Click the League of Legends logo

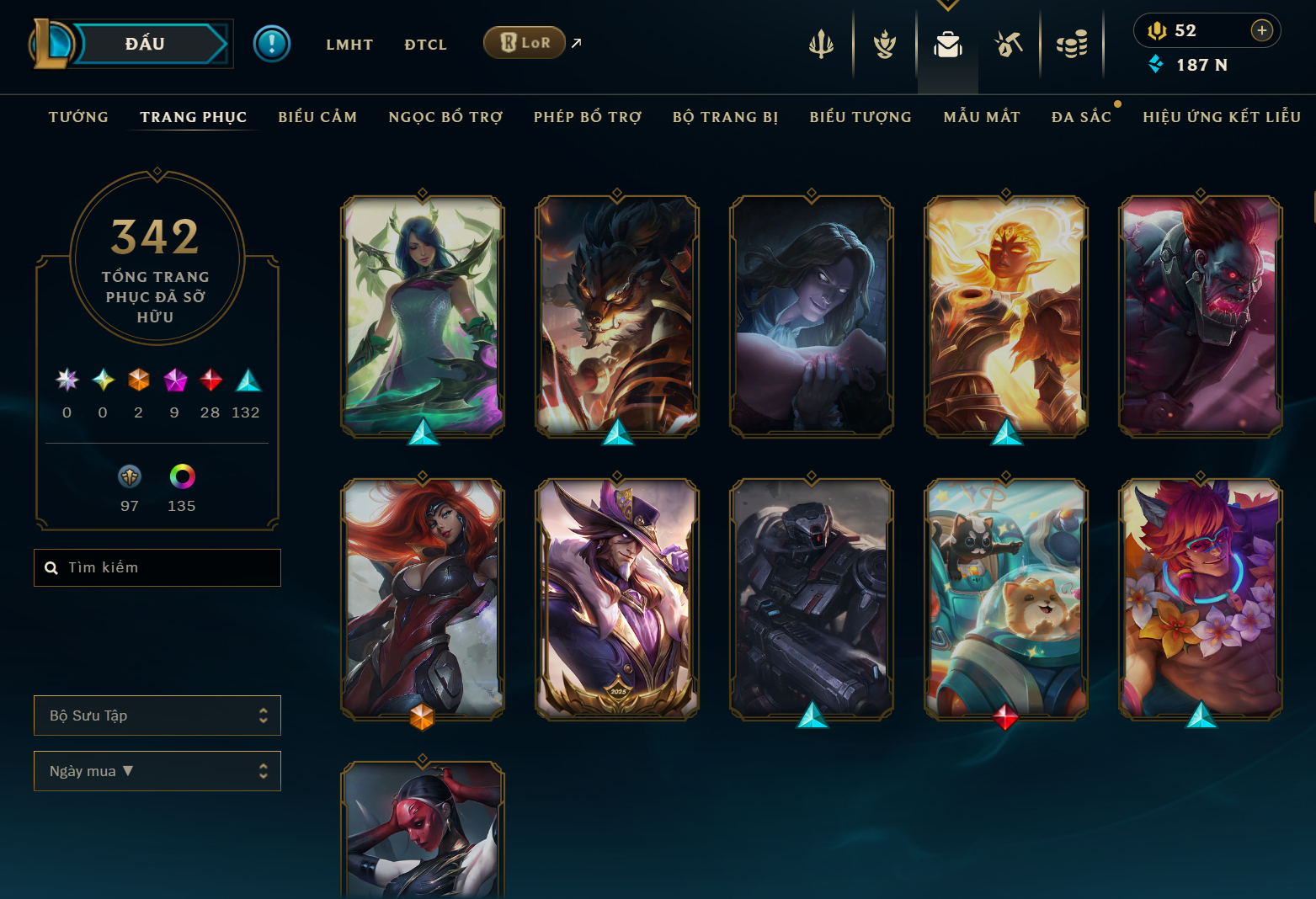point(48,43)
